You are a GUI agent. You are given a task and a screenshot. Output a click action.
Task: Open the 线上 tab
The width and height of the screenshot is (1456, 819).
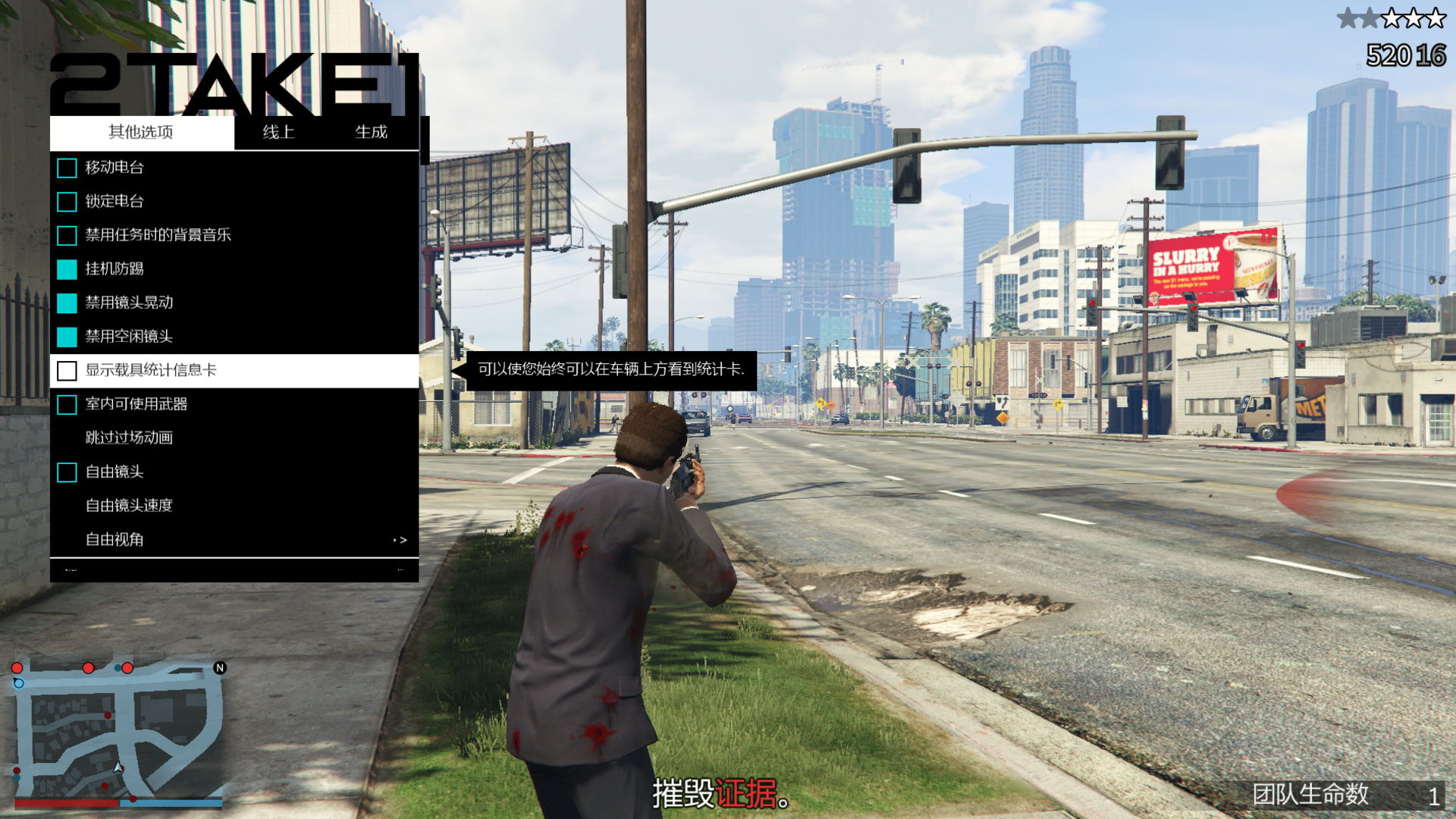278,132
